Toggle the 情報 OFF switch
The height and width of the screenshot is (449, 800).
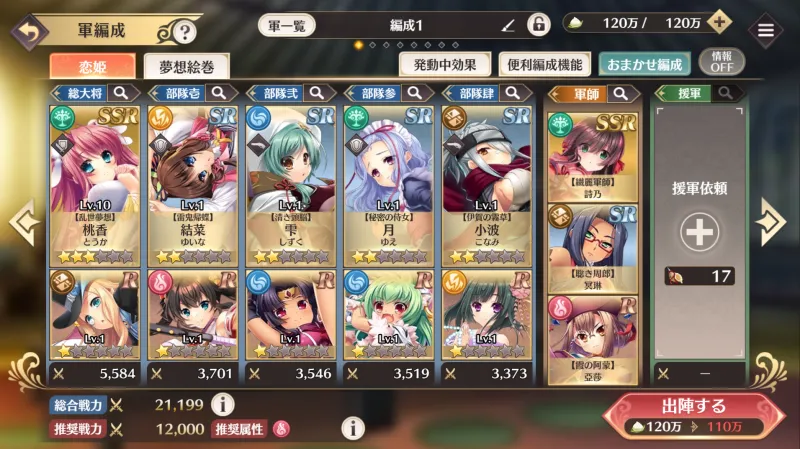click(x=722, y=62)
